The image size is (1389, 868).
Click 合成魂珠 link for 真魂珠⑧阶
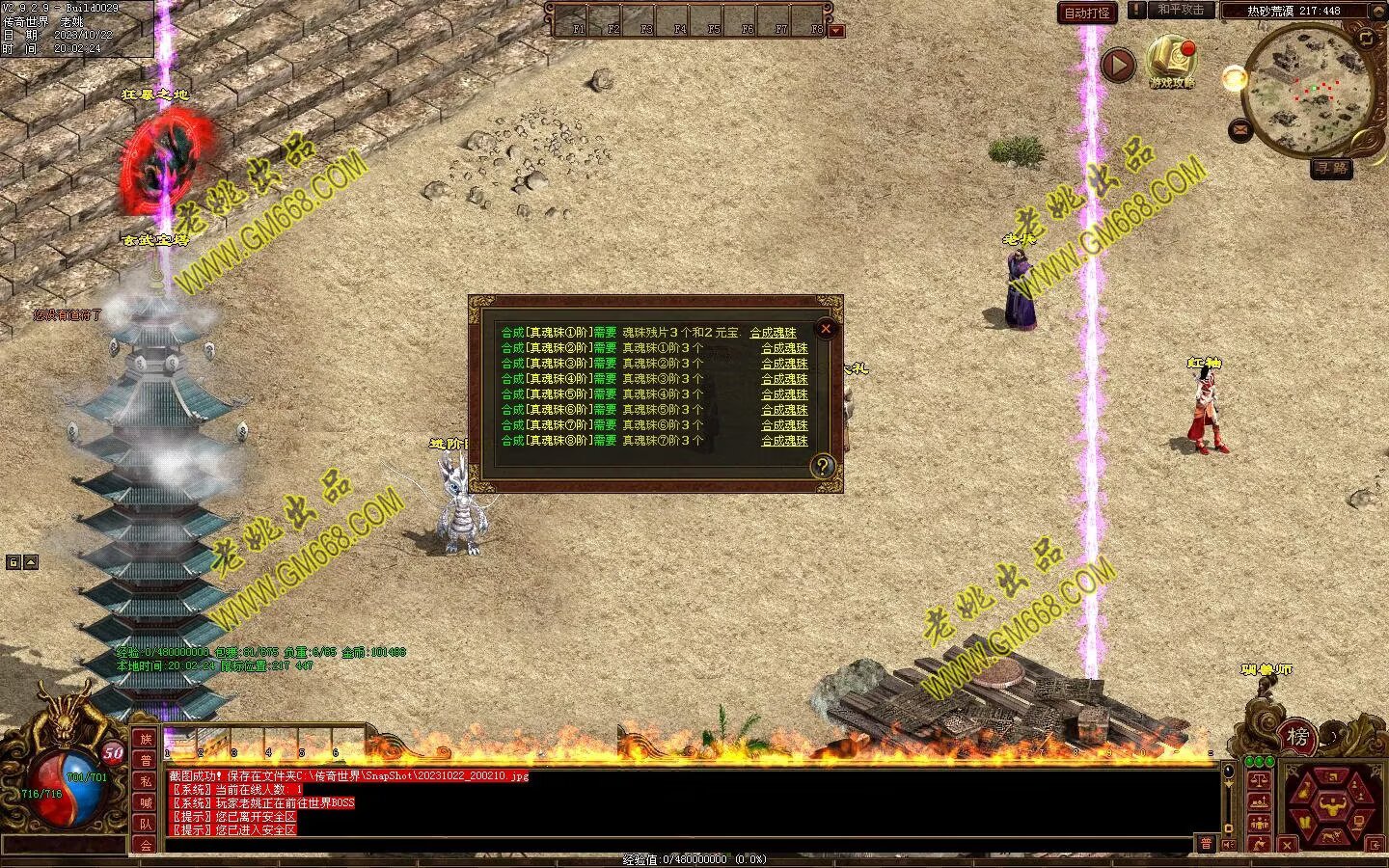(x=784, y=441)
